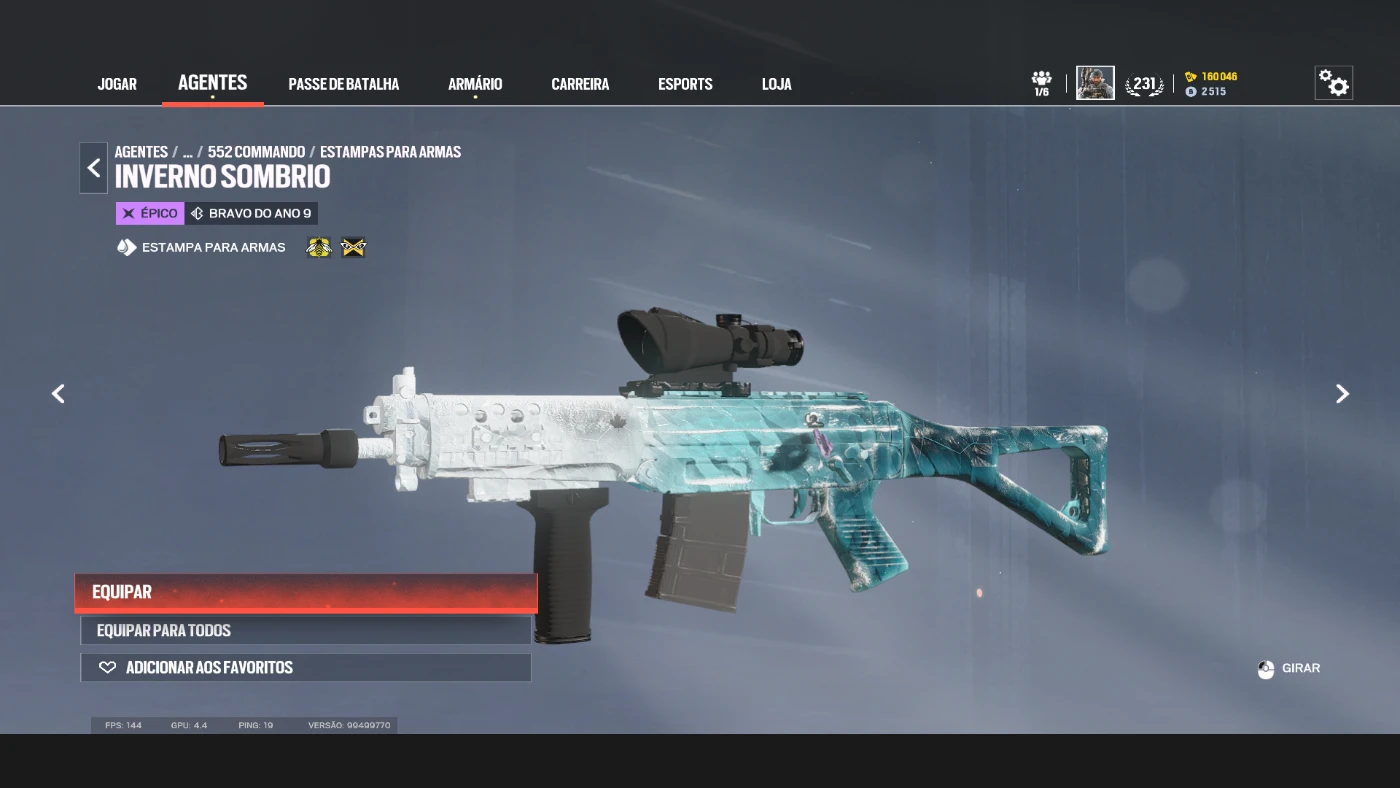Equip the Inverno Sombrio skin

pos(306,592)
